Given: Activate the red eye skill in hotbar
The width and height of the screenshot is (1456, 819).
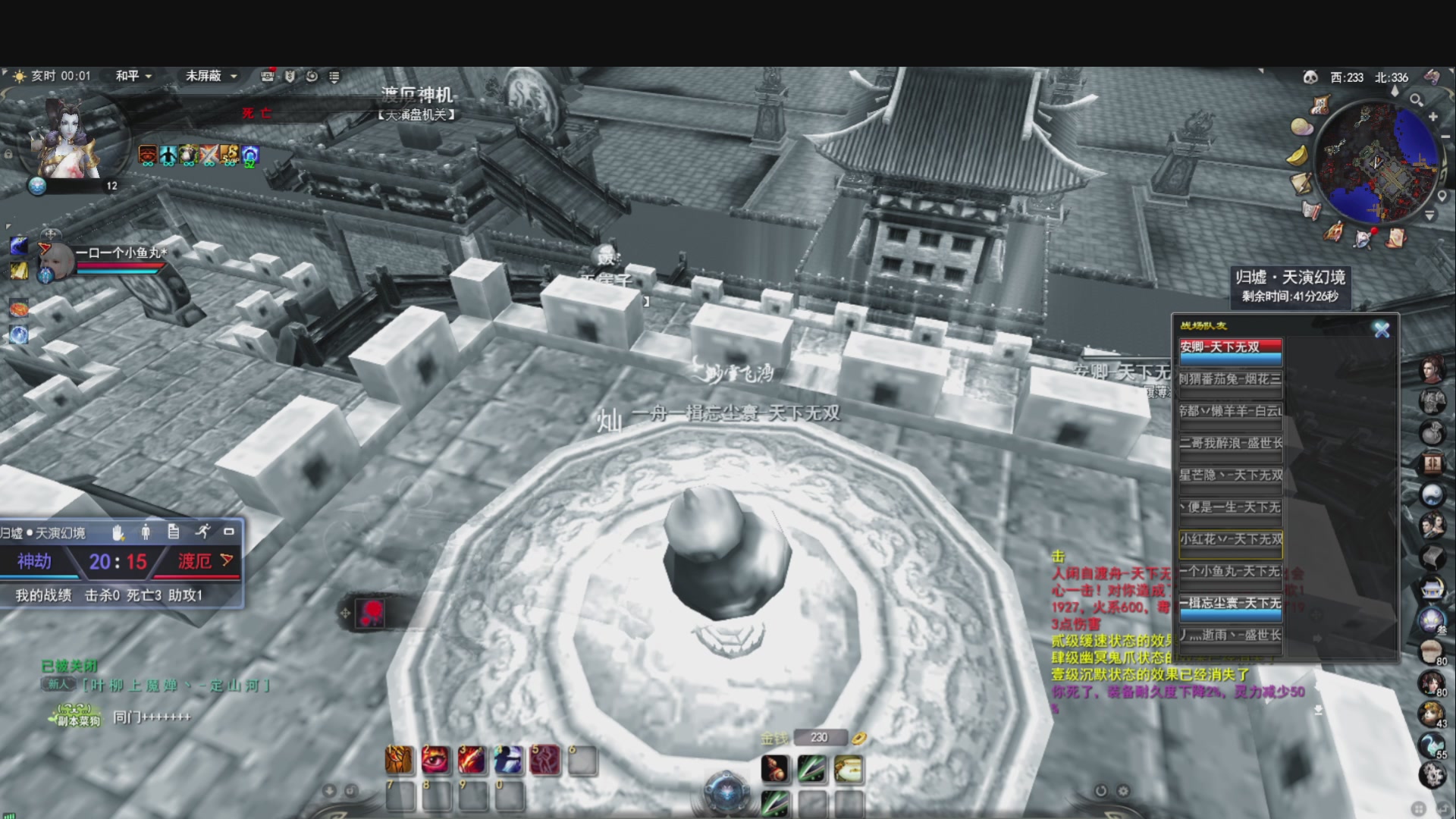Looking at the screenshot, I should (x=435, y=760).
